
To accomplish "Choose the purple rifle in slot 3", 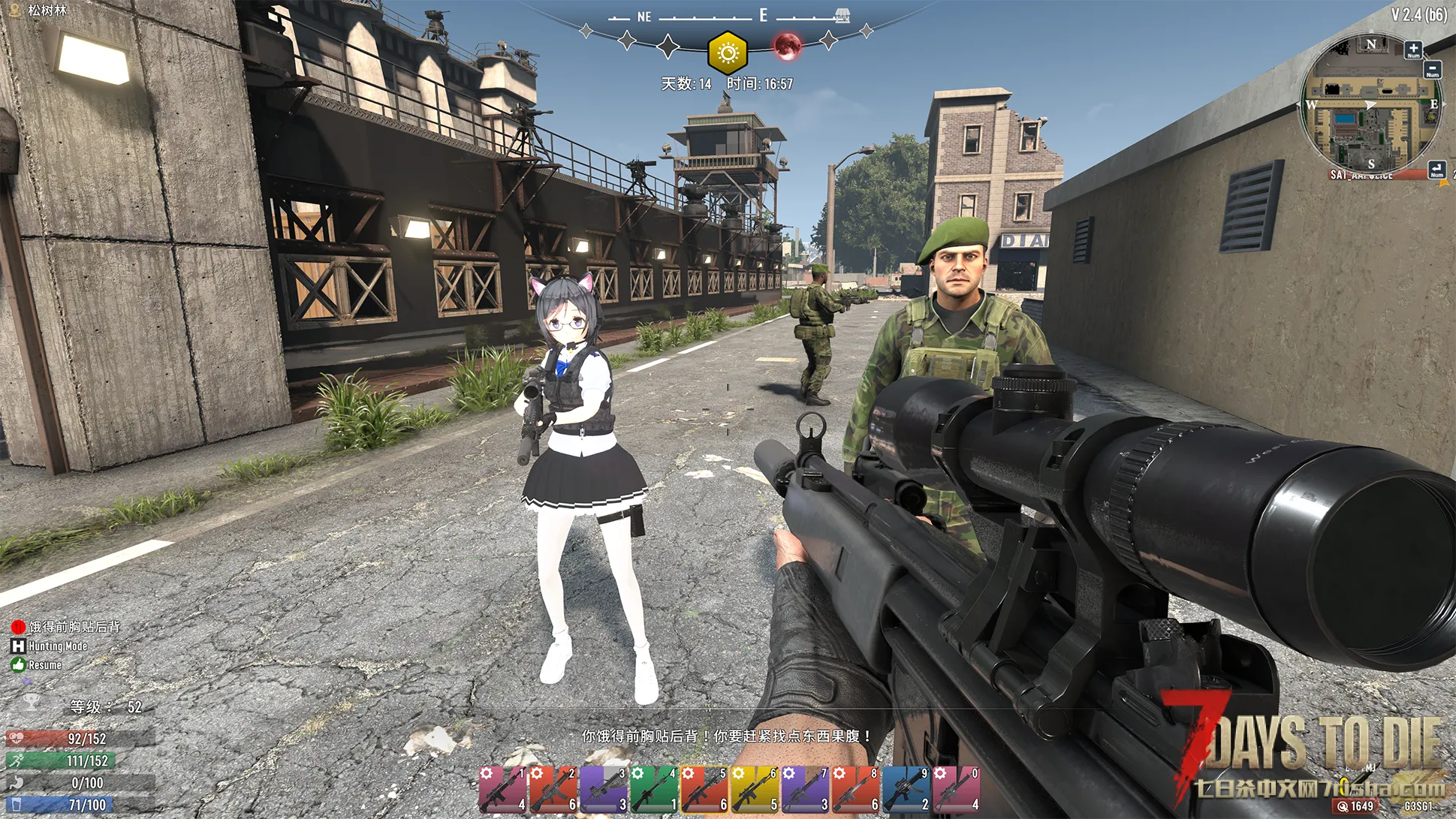I will (604, 790).
